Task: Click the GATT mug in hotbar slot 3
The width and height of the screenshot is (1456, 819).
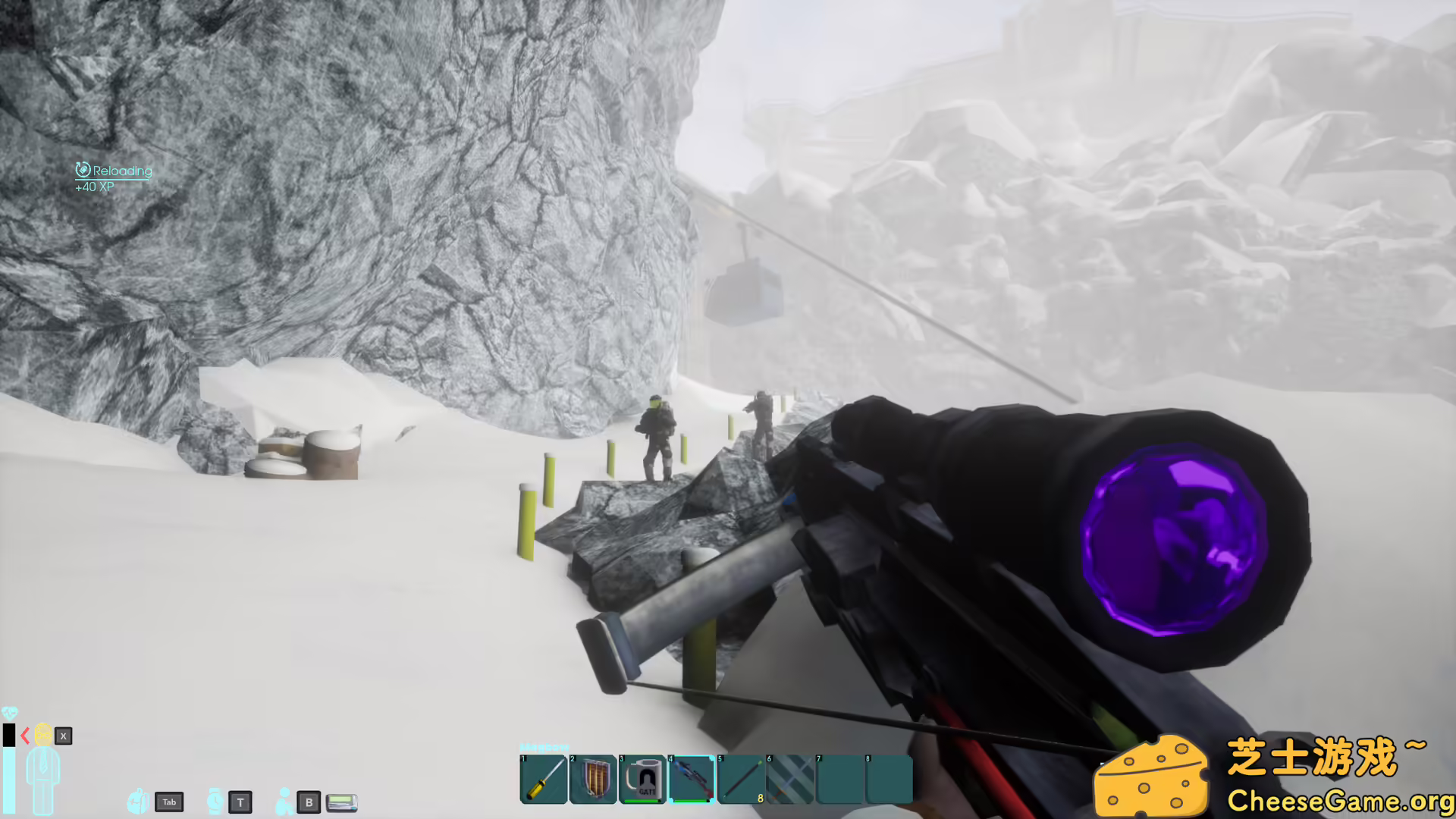Action: [x=643, y=779]
